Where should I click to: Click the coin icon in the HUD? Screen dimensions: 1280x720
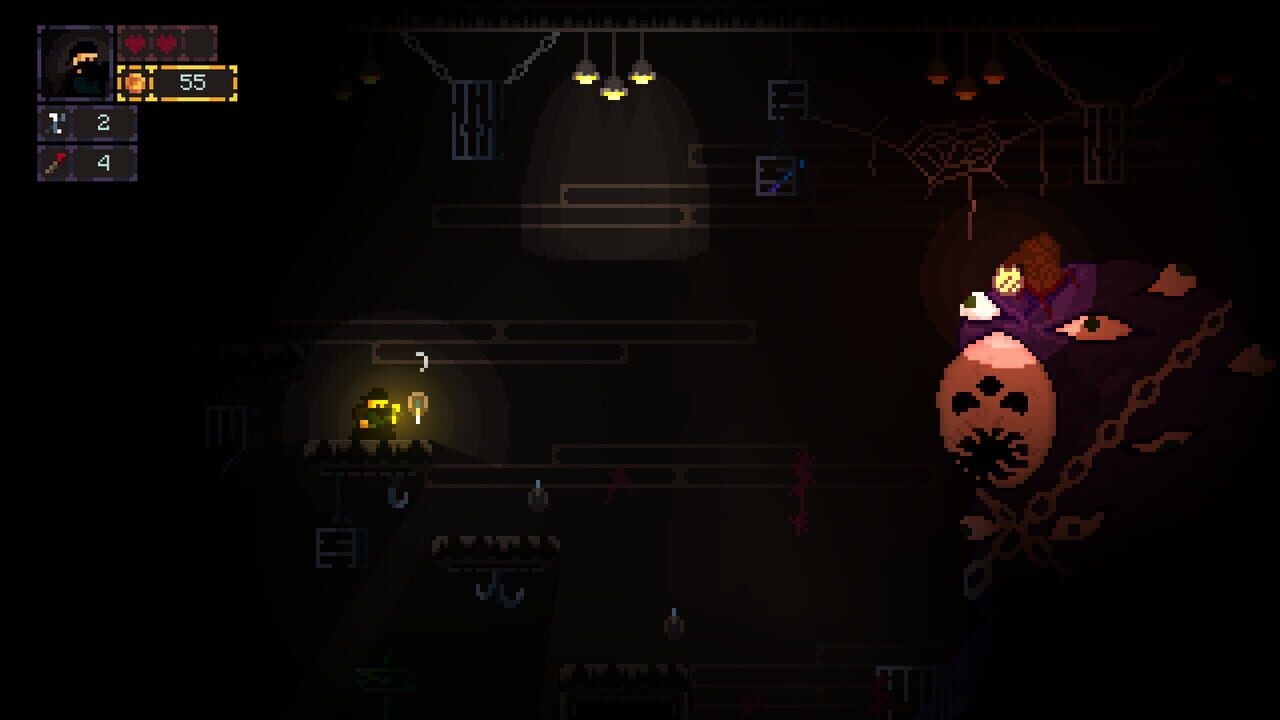tap(135, 84)
